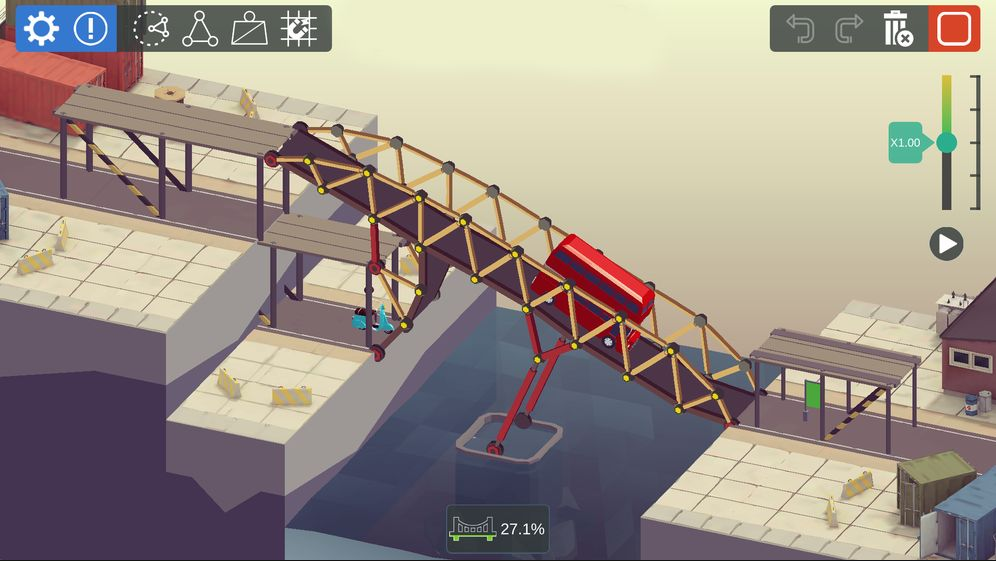Open the gear settings menu
The image size is (996, 561).
coord(41,29)
